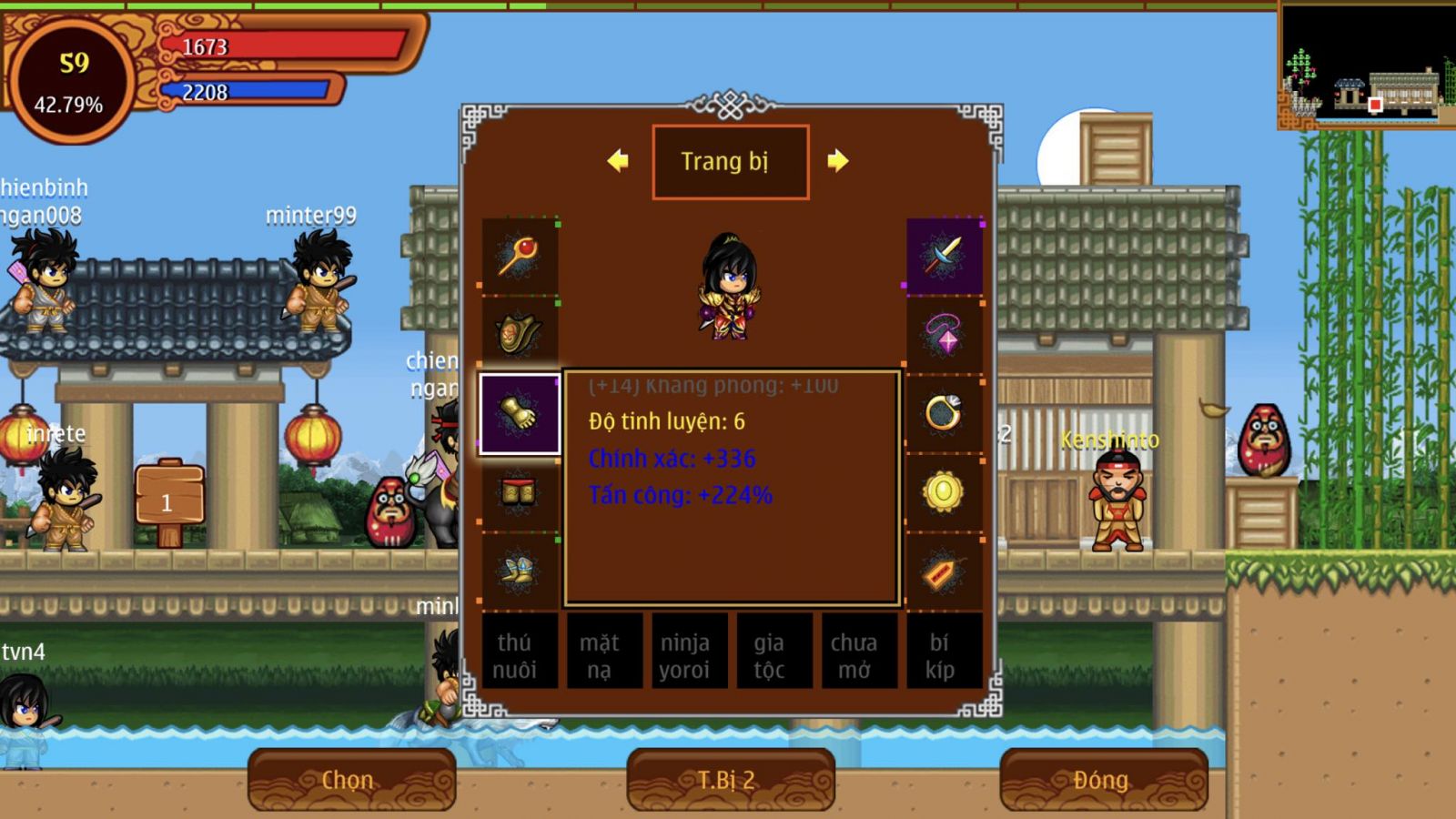Go to previous panel with left arrow
The image size is (1456, 819).
coord(618,161)
